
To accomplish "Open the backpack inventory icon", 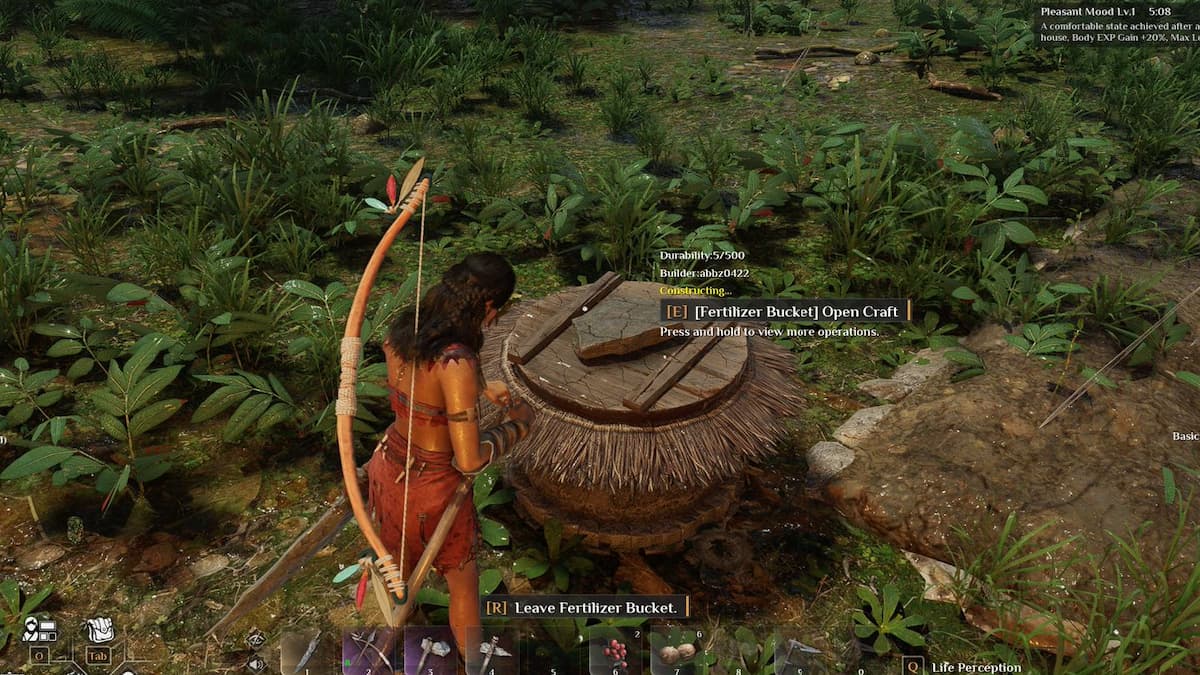I will [x=98, y=630].
